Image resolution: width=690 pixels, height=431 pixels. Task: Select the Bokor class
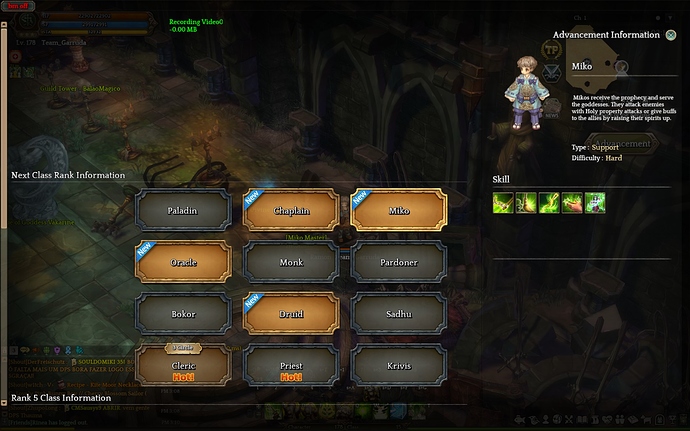(x=182, y=314)
